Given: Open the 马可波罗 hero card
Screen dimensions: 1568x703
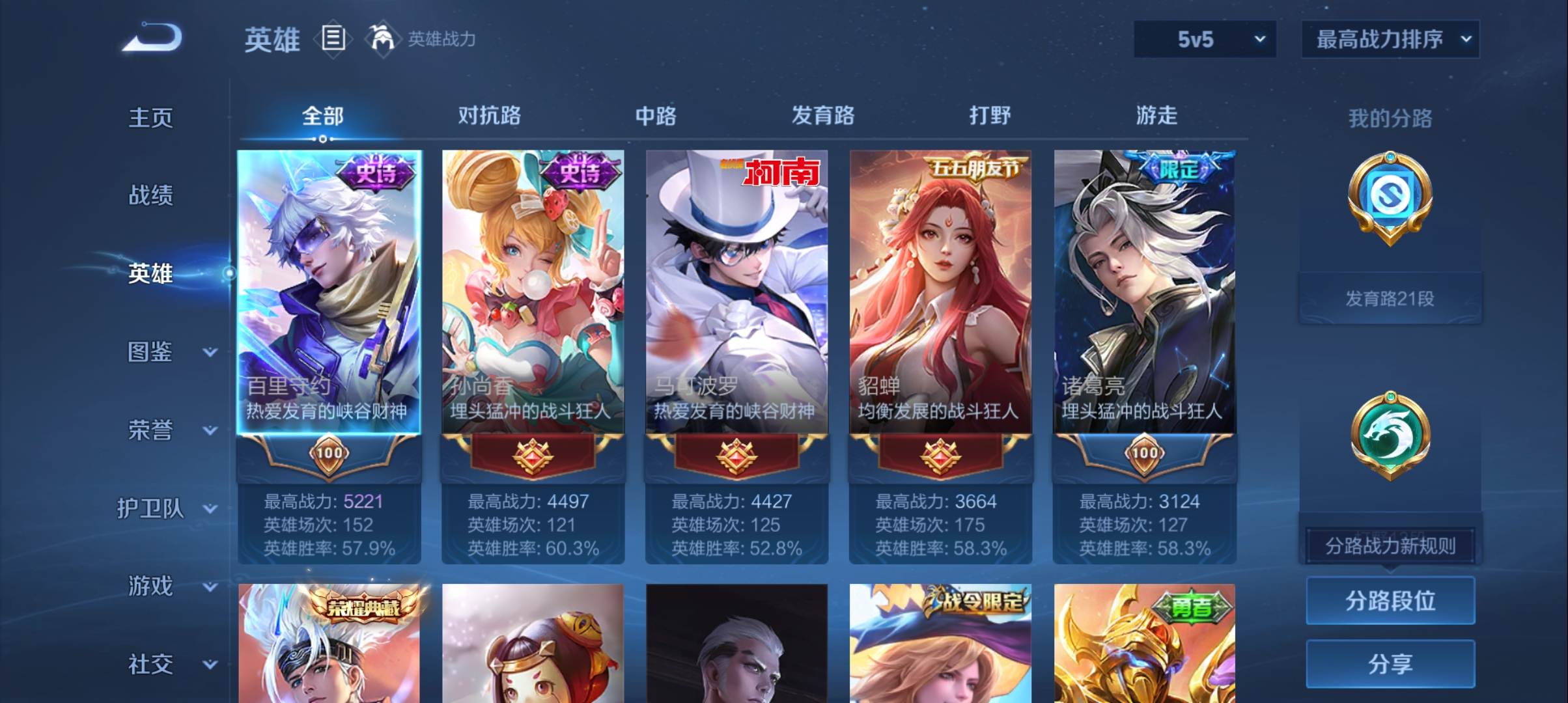Looking at the screenshot, I should pos(736,293).
